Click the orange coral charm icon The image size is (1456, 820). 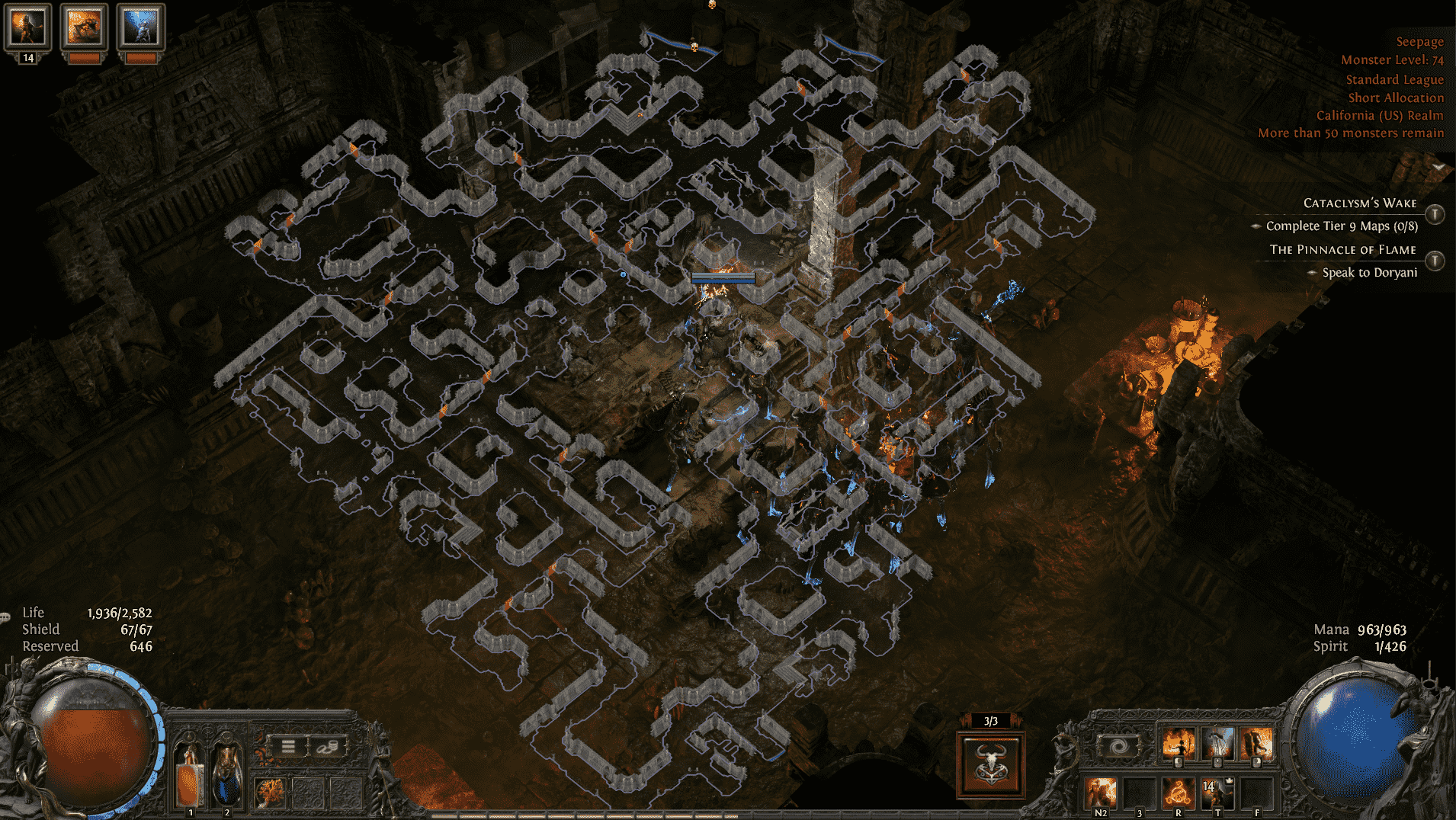tap(271, 793)
